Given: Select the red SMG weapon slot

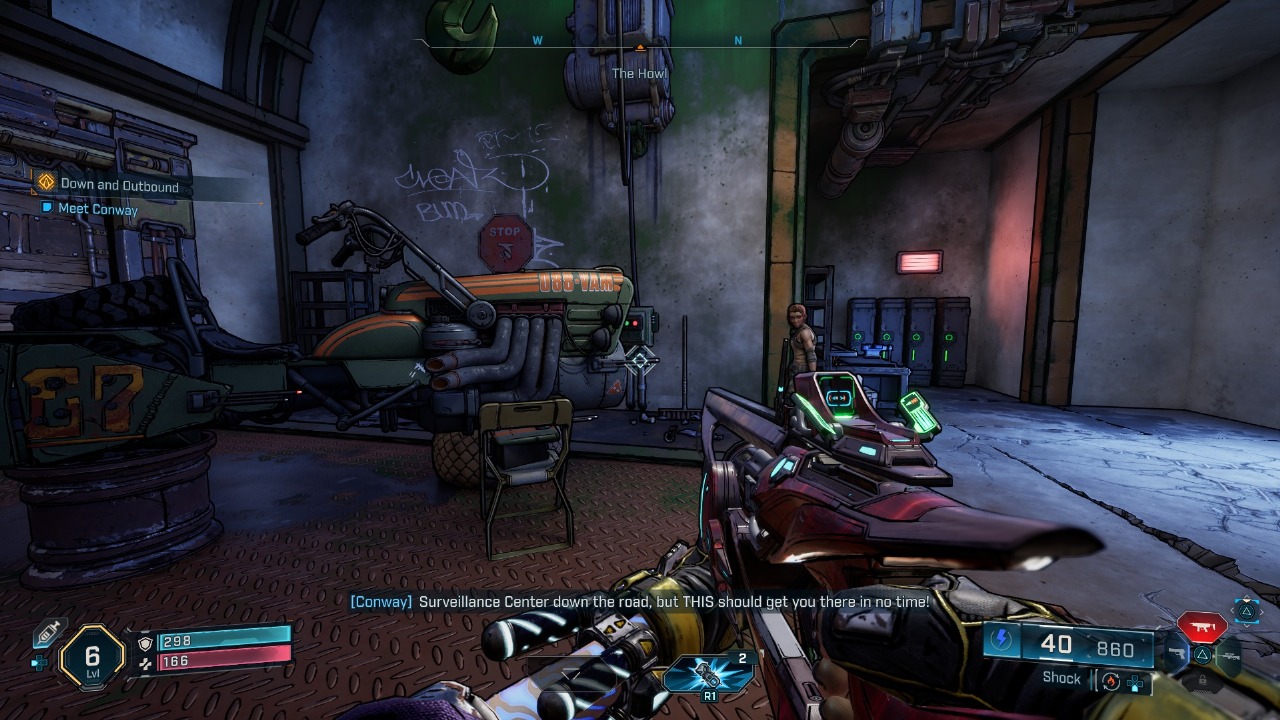Looking at the screenshot, I should click(x=1201, y=627).
